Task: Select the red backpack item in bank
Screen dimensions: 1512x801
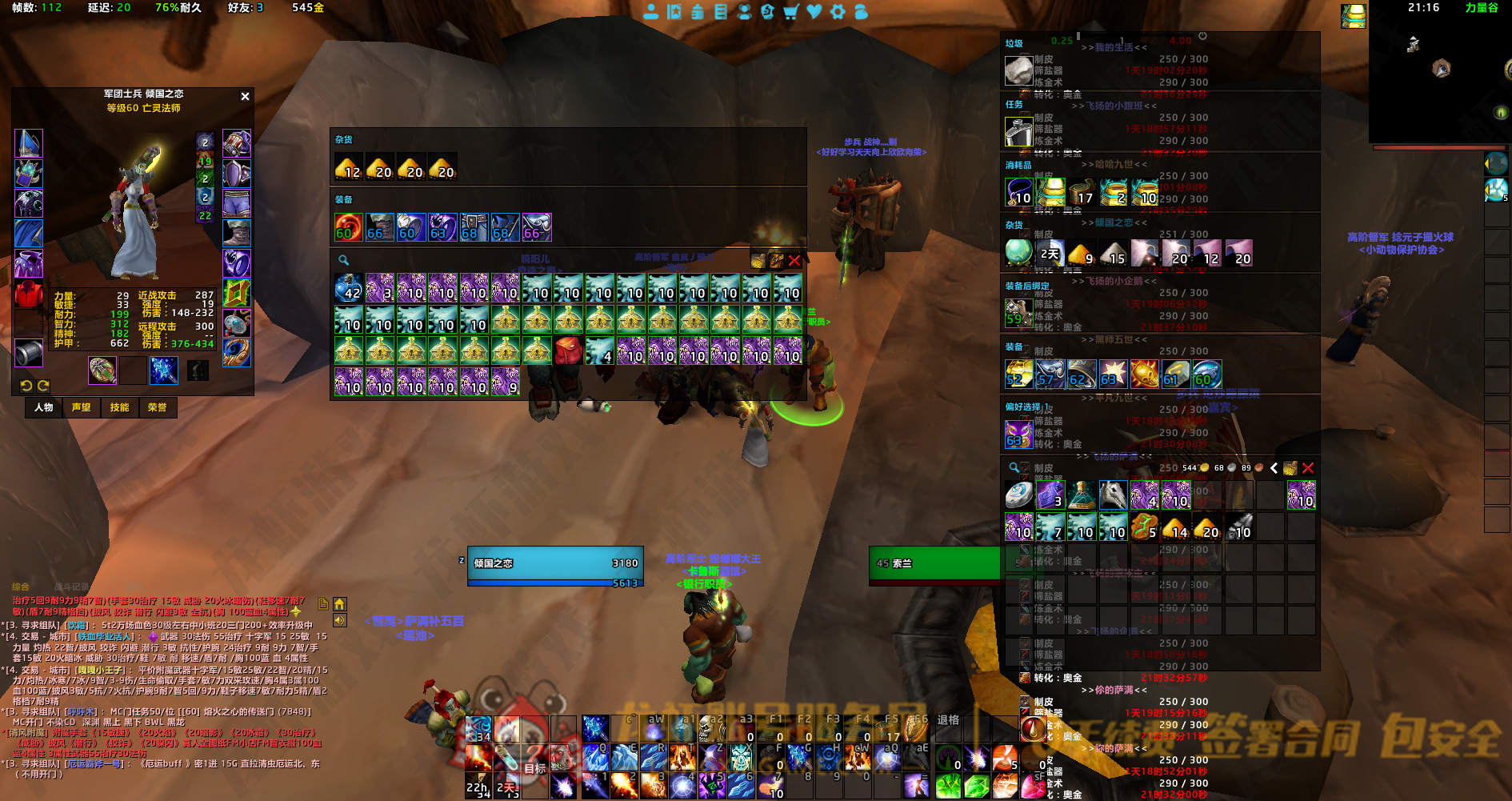Action: 568,350
